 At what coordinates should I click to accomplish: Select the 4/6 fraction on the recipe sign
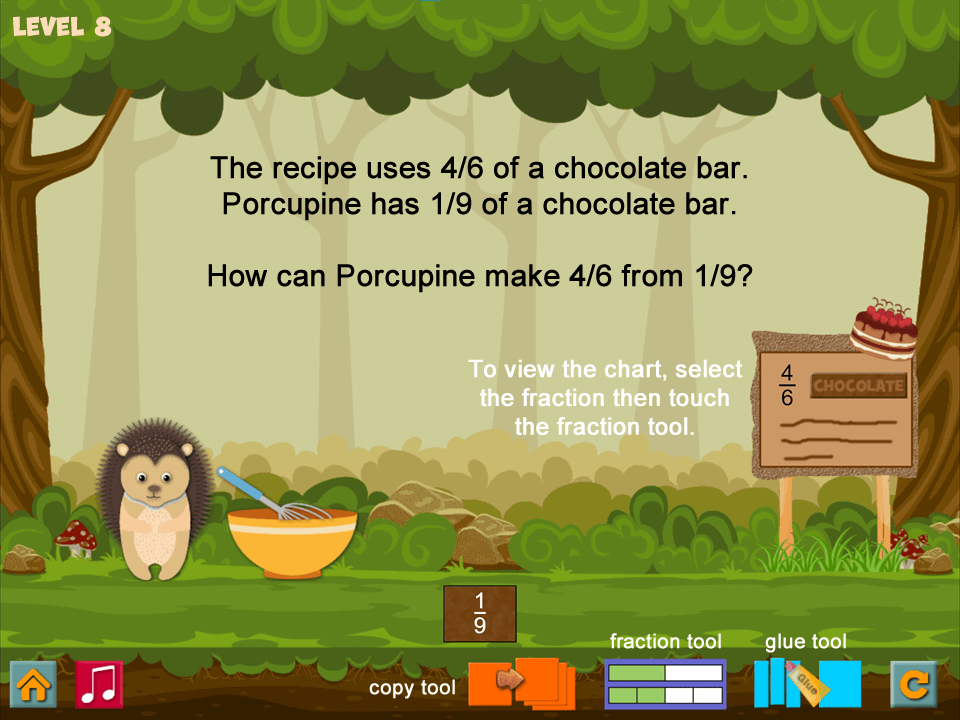click(x=787, y=385)
